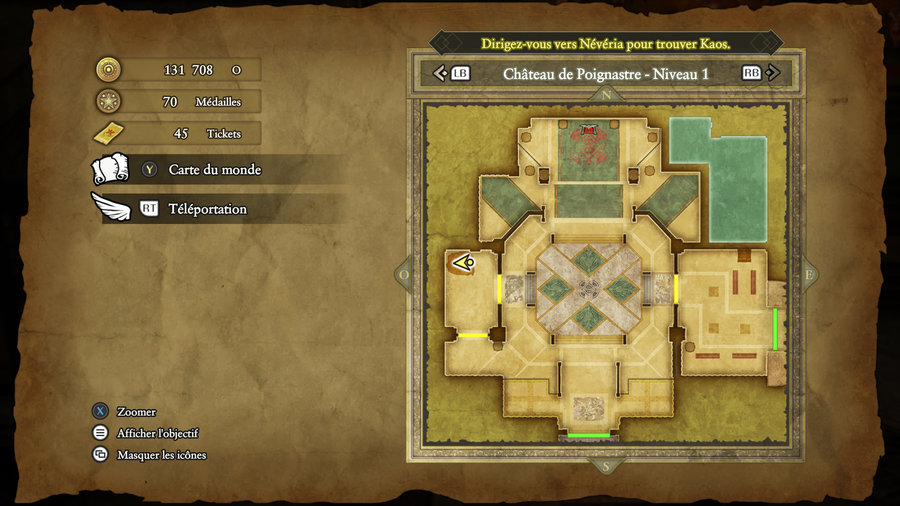The height and width of the screenshot is (506, 900).
Task: Click the green east exit marker
Action: pos(775,329)
